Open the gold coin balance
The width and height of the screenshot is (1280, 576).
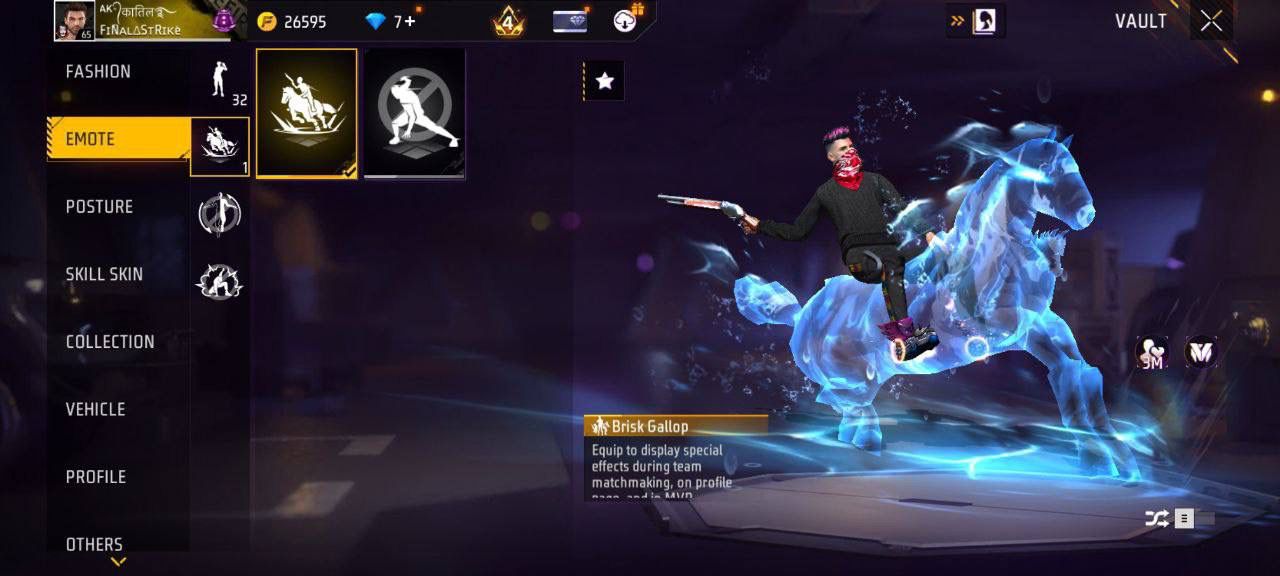(x=292, y=21)
